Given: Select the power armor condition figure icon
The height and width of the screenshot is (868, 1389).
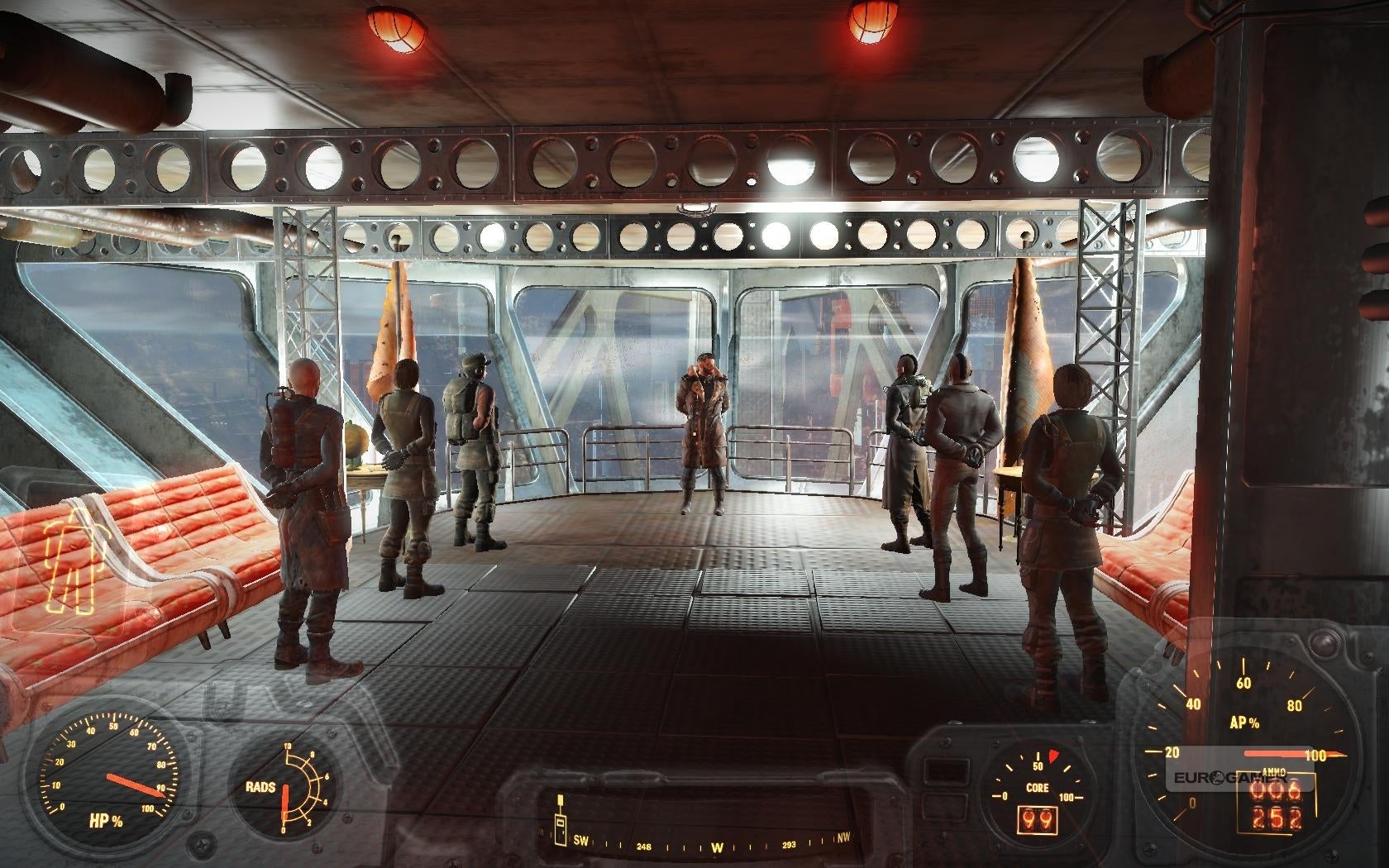Looking at the screenshot, I should (69, 554).
